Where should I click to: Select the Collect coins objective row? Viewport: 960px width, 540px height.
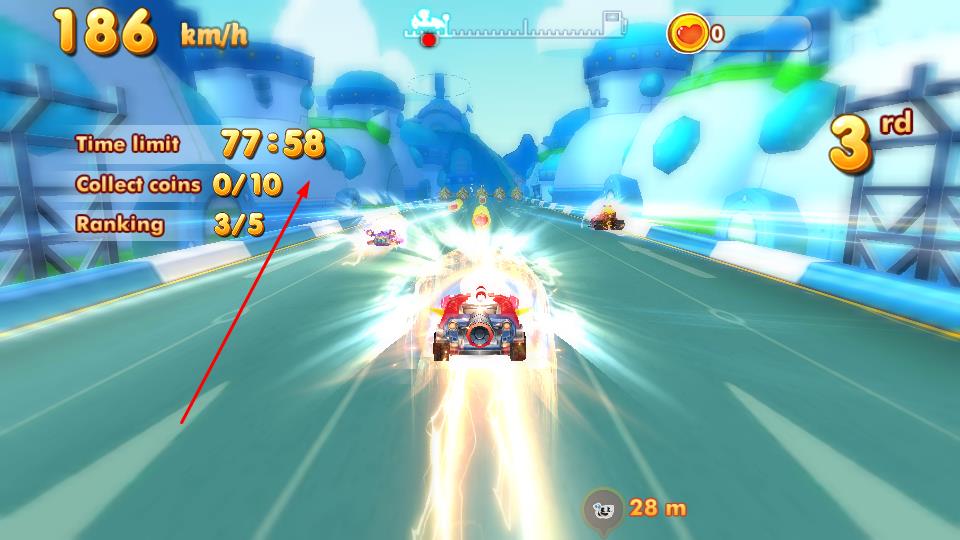178,185
